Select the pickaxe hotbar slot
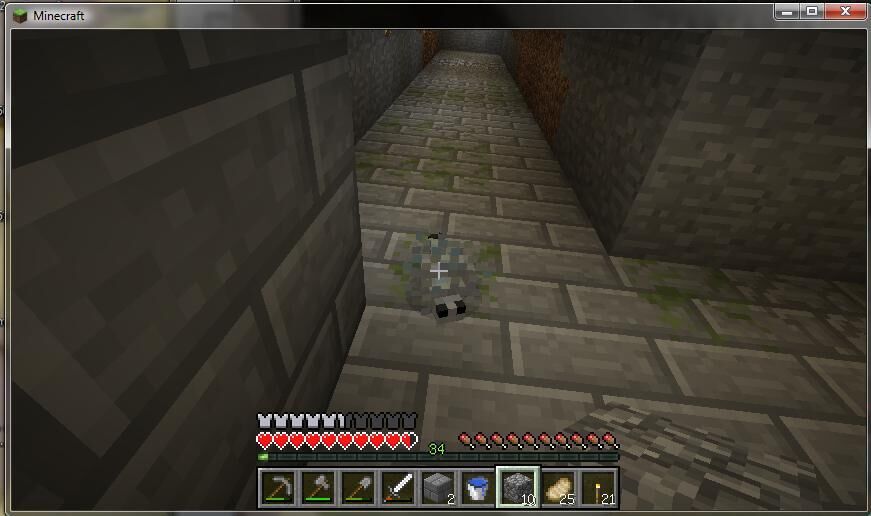The height and width of the screenshot is (516, 871). [x=277, y=487]
